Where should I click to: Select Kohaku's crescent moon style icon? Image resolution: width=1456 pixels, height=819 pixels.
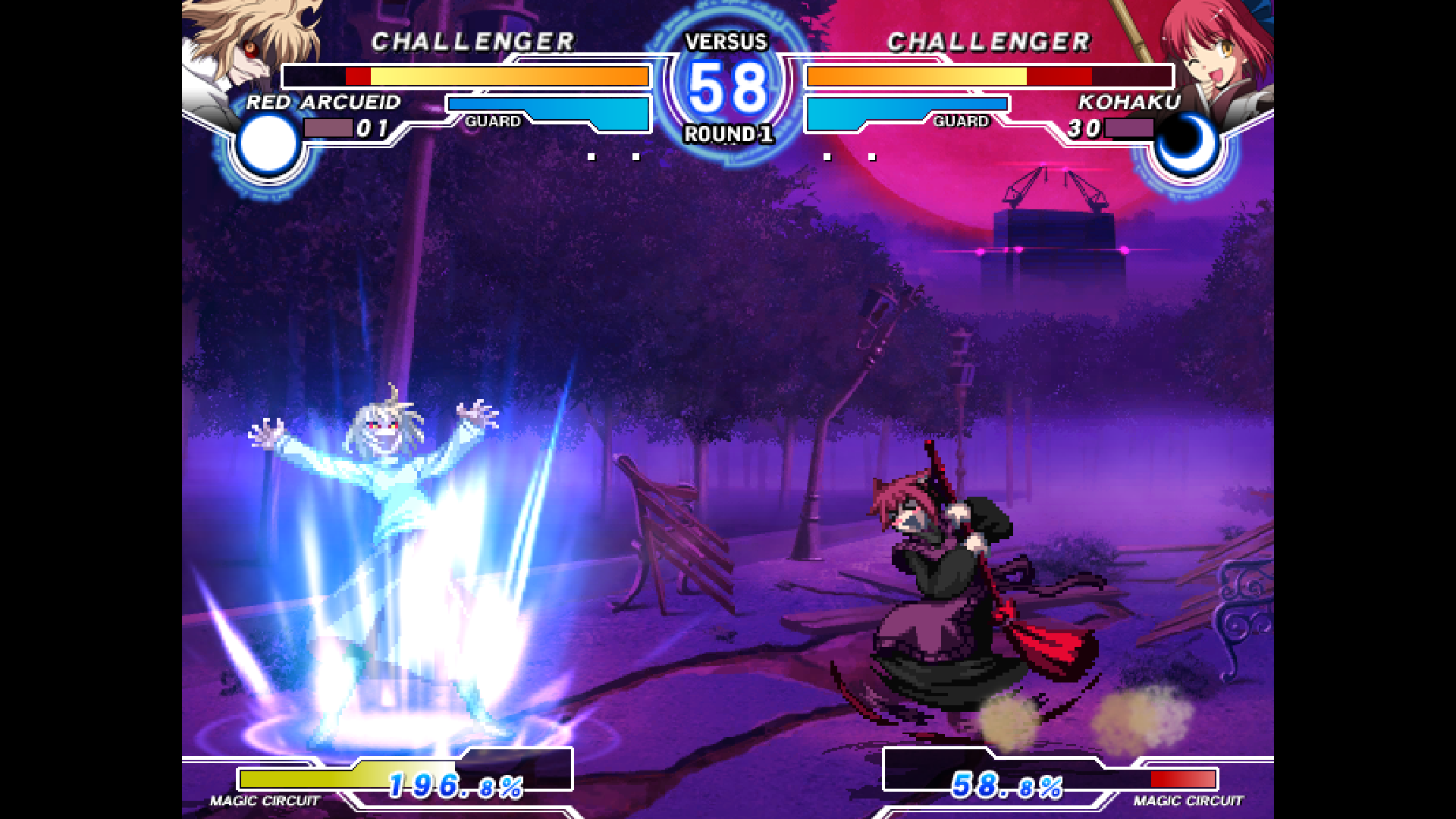click(1187, 144)
